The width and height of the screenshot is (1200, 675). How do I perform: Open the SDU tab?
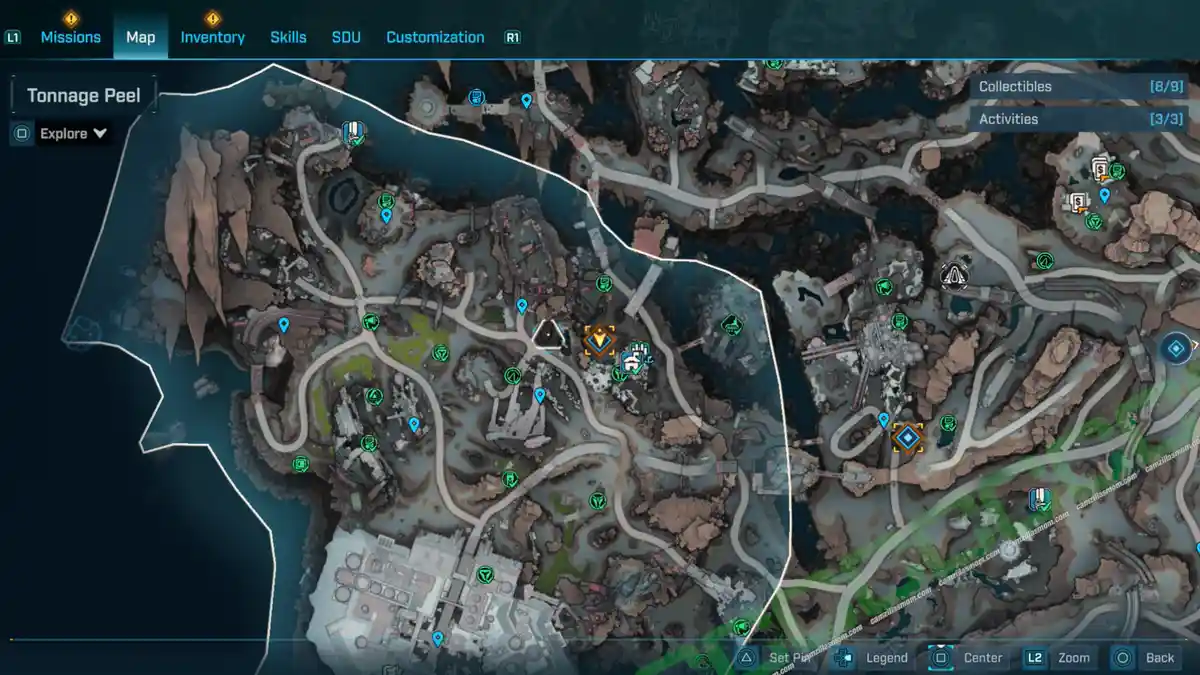tap(346, 37)
